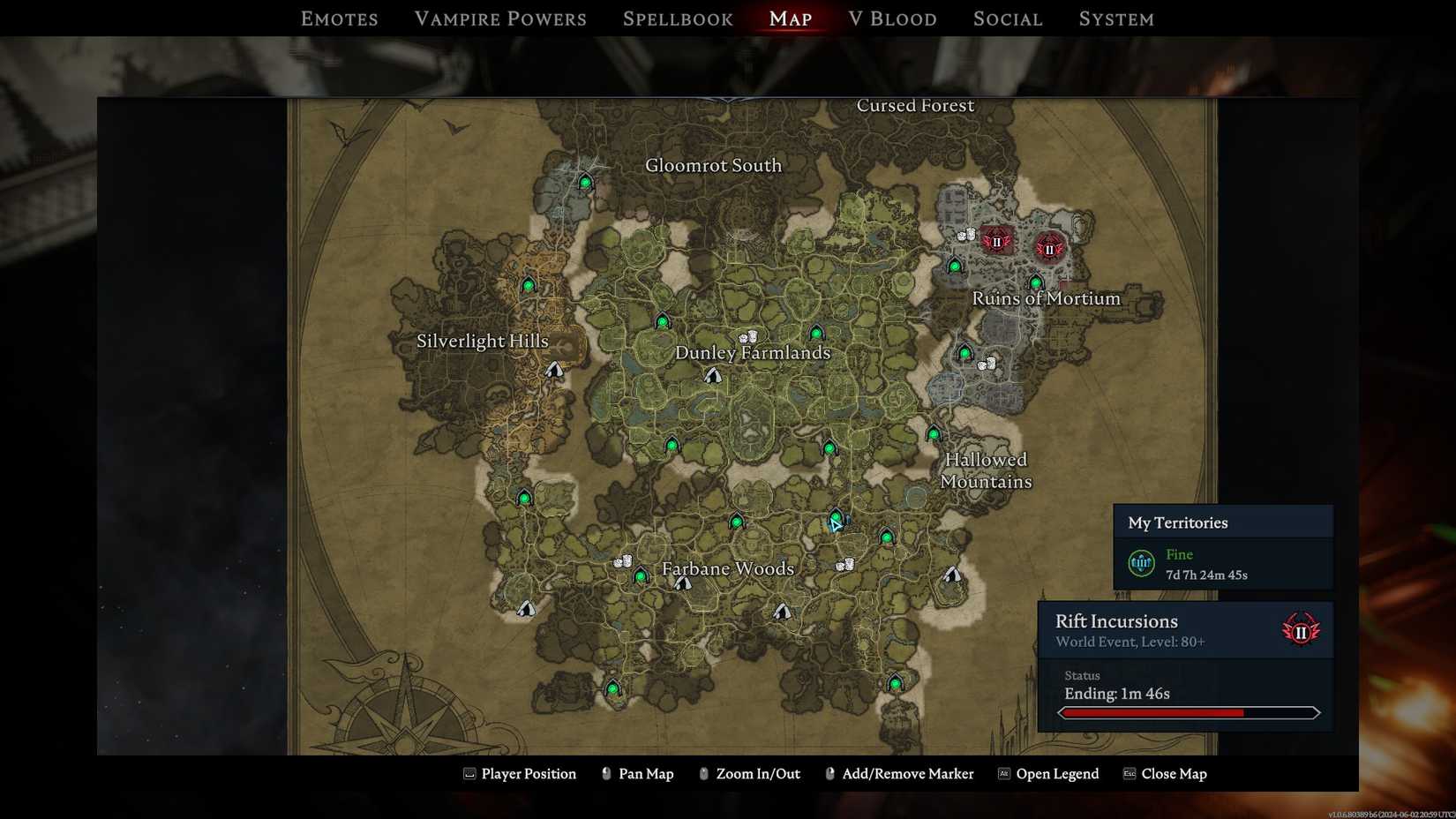
Task: Click the mouse icon beside Pan Map
Action: 605,773
